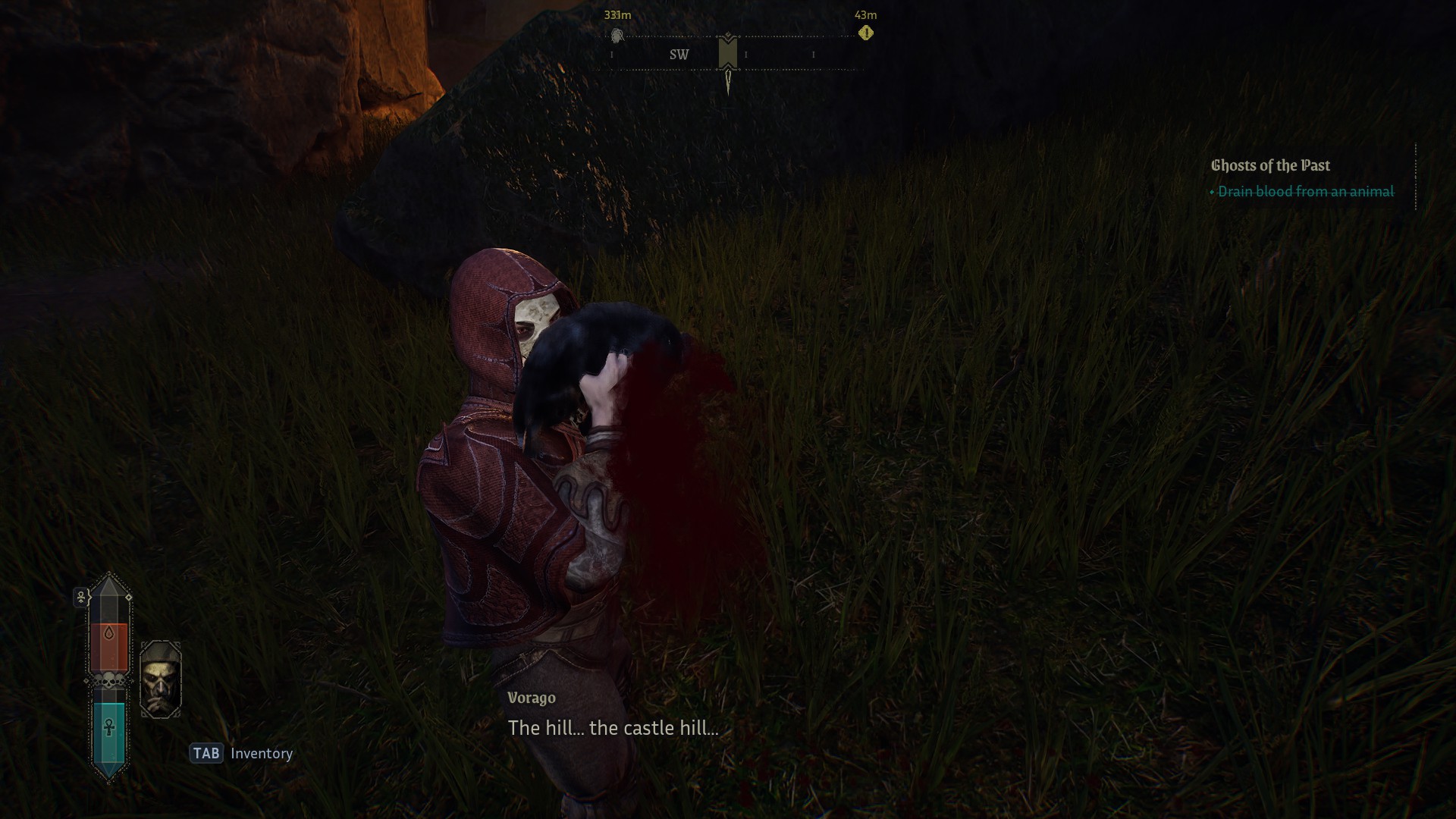
Task: Click the Vorago character portrait
Action: pos(161,679)
